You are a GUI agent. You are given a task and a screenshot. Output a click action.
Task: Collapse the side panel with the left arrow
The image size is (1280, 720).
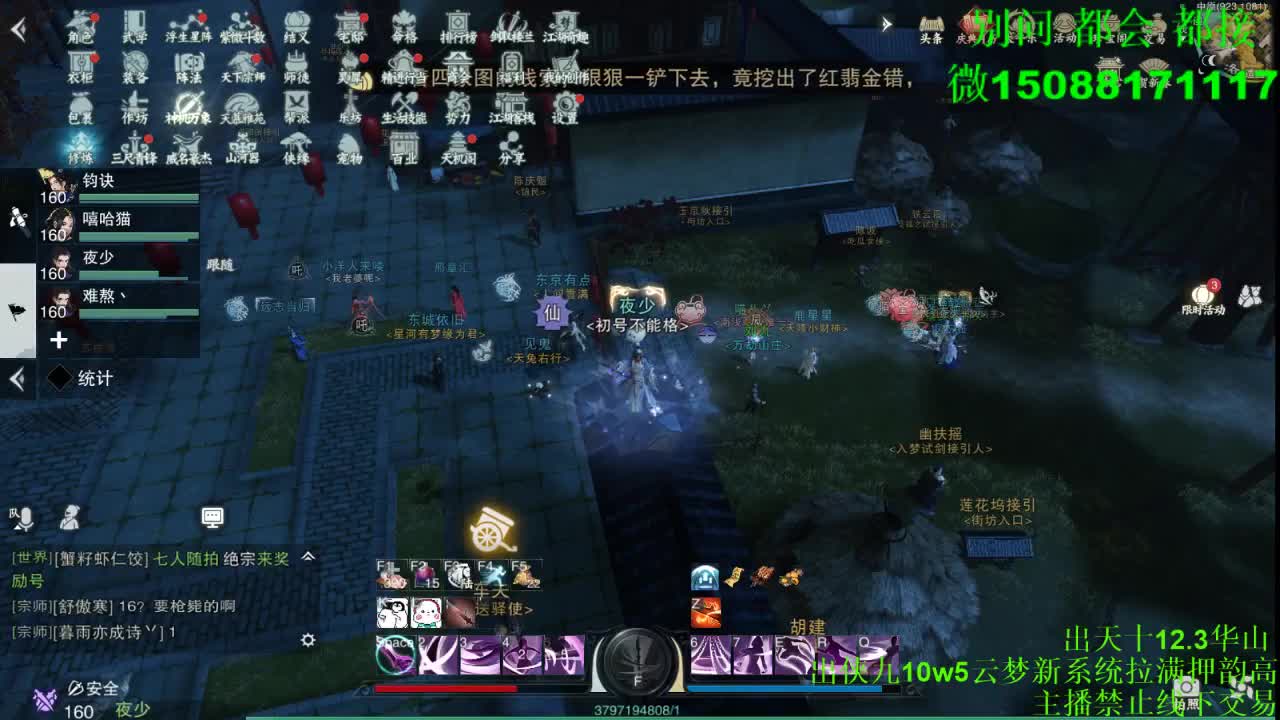(x=16, y=378)
